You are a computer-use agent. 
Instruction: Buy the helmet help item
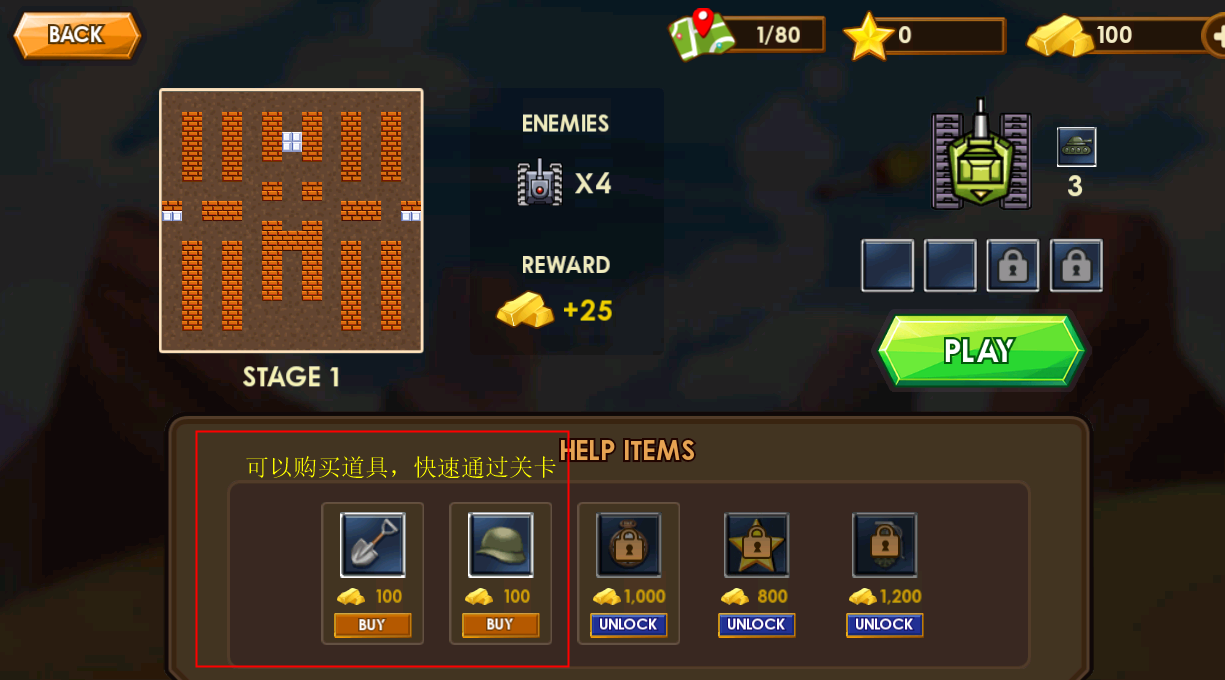(500, 625)
